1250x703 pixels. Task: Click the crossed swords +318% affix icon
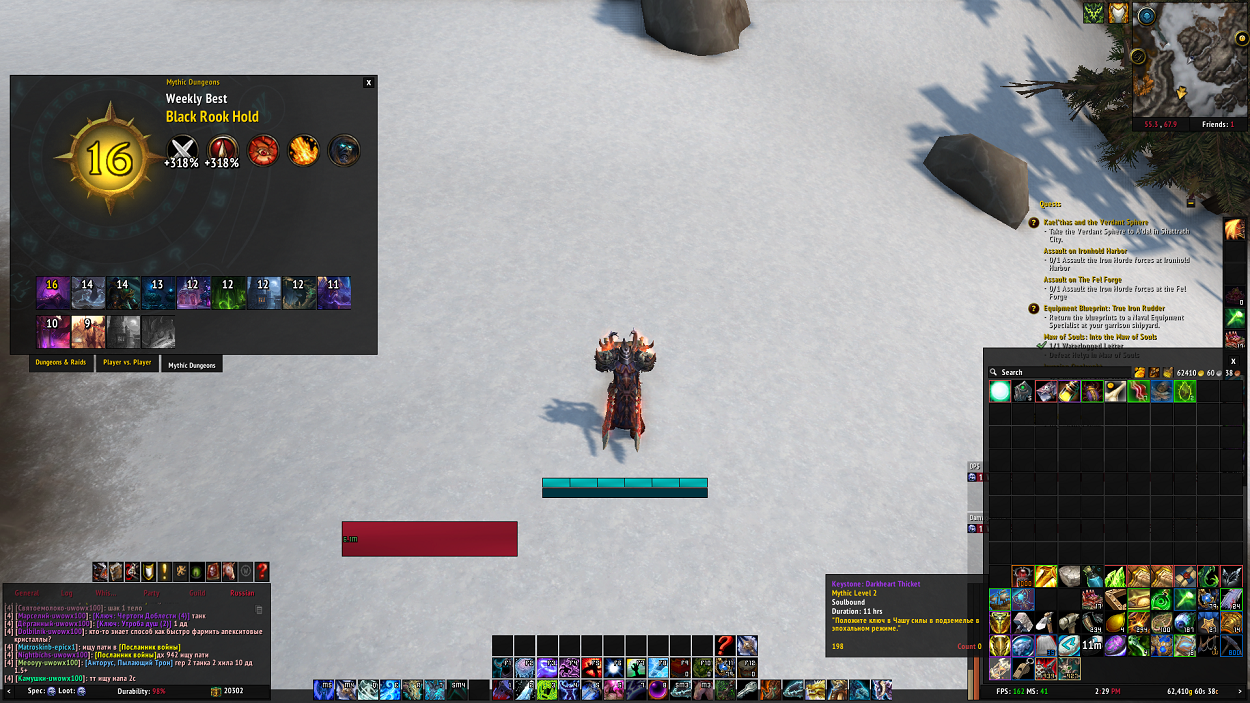(x=181, y=151)
